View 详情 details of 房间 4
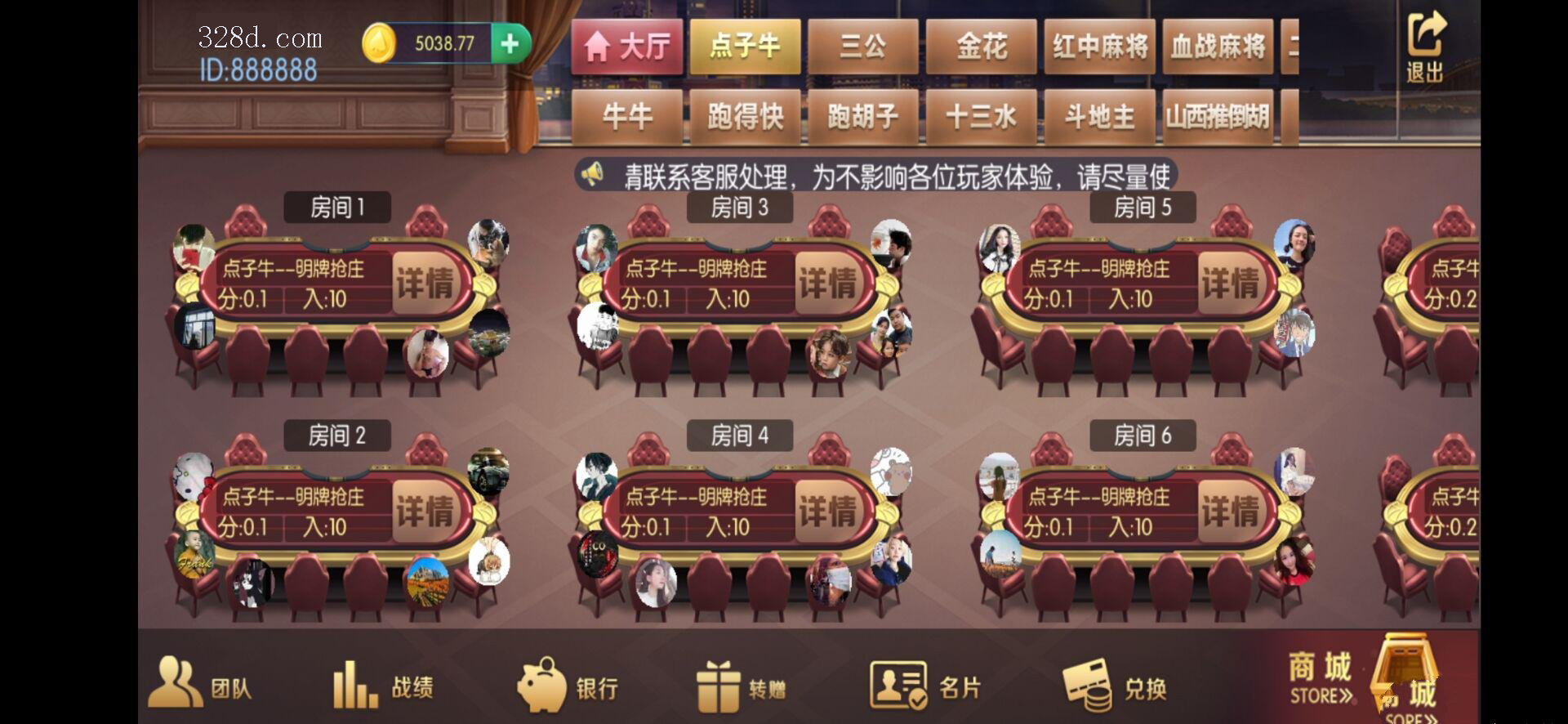The width and height of the screenshot is (1568, 724). click(827, 512)
